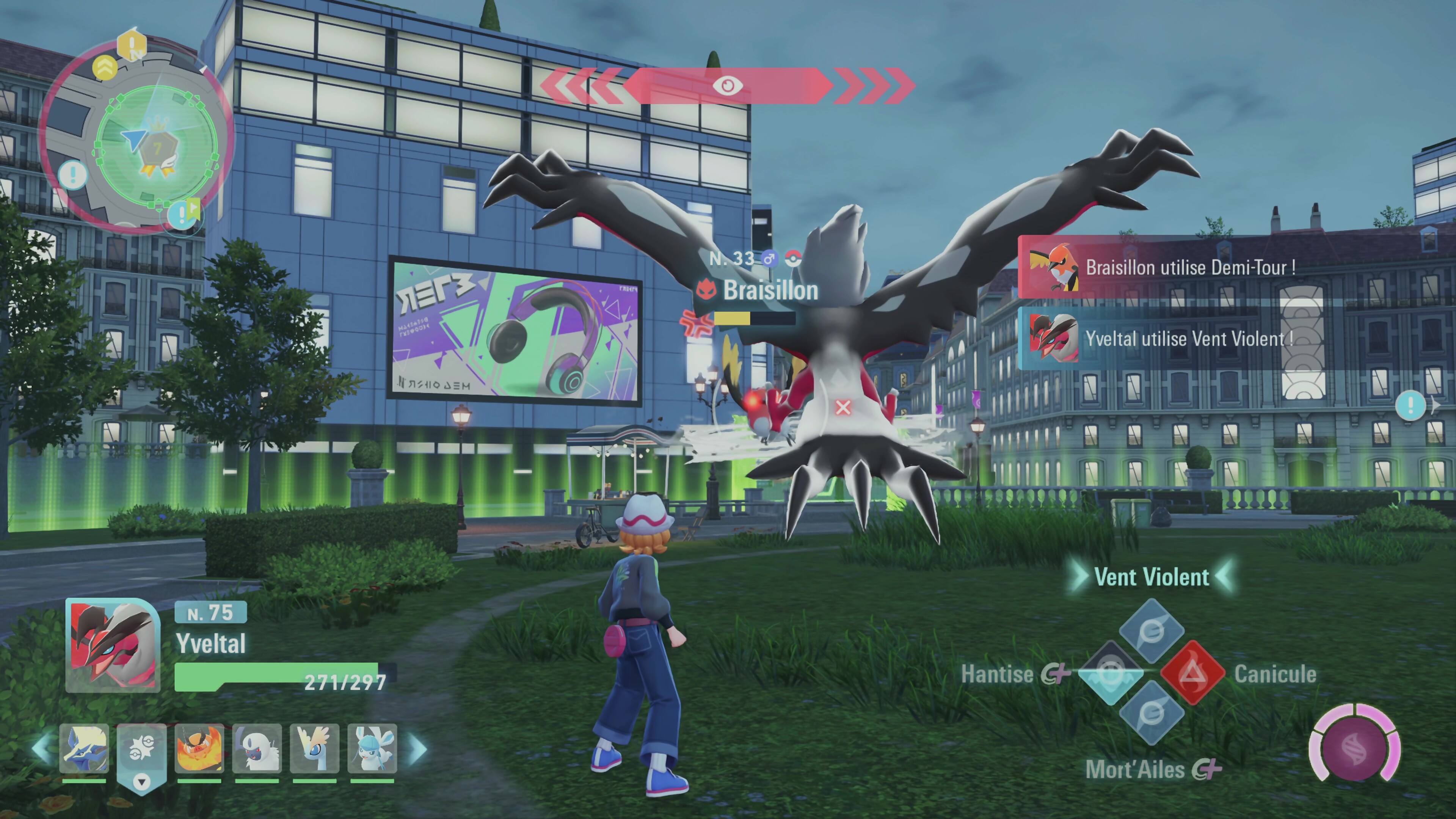Activate the pink Mega Evolution gauge
The image size is (1456, 819).
pos(1354,743)
